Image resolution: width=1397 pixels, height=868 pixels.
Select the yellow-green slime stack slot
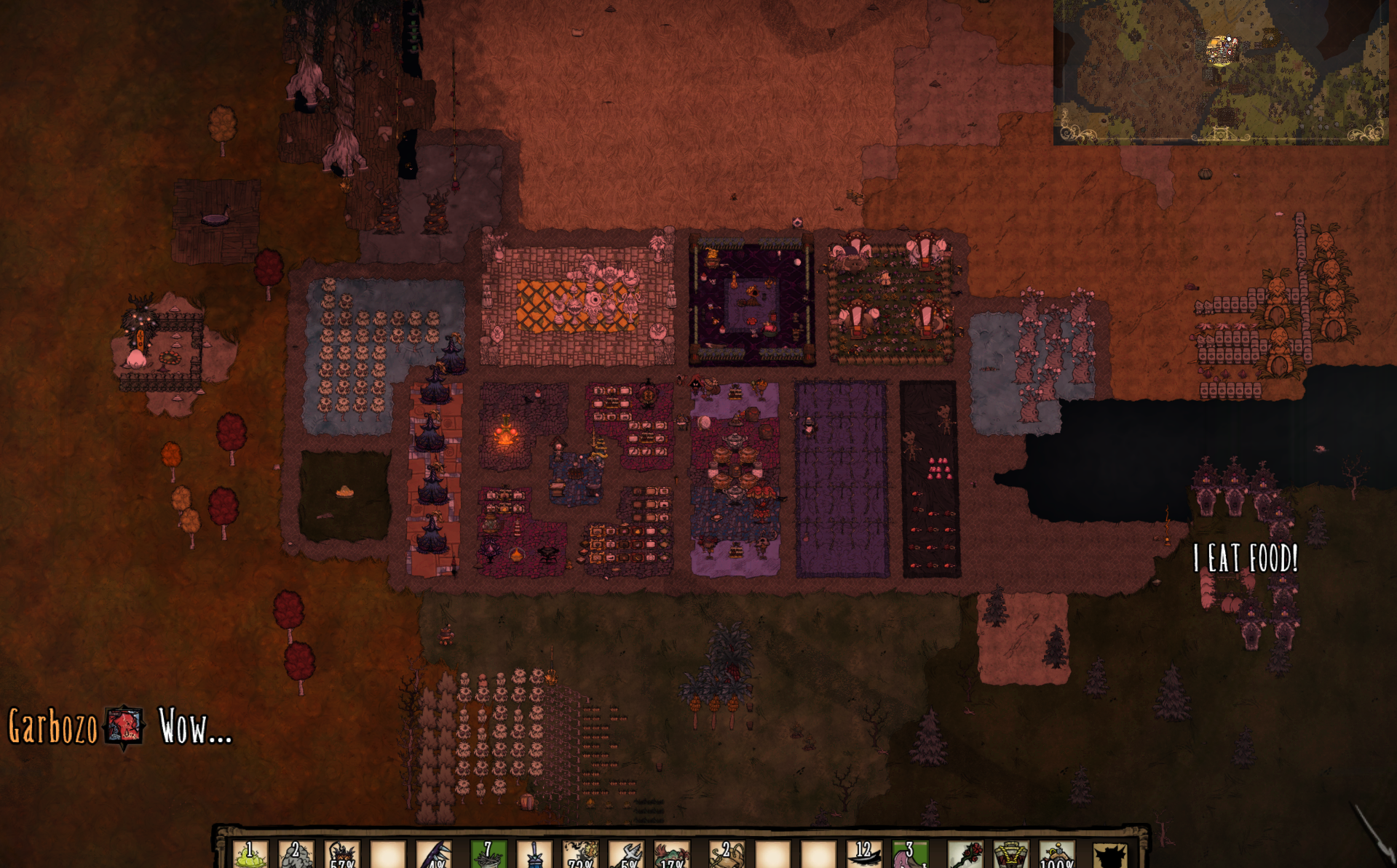coord(250,854)
